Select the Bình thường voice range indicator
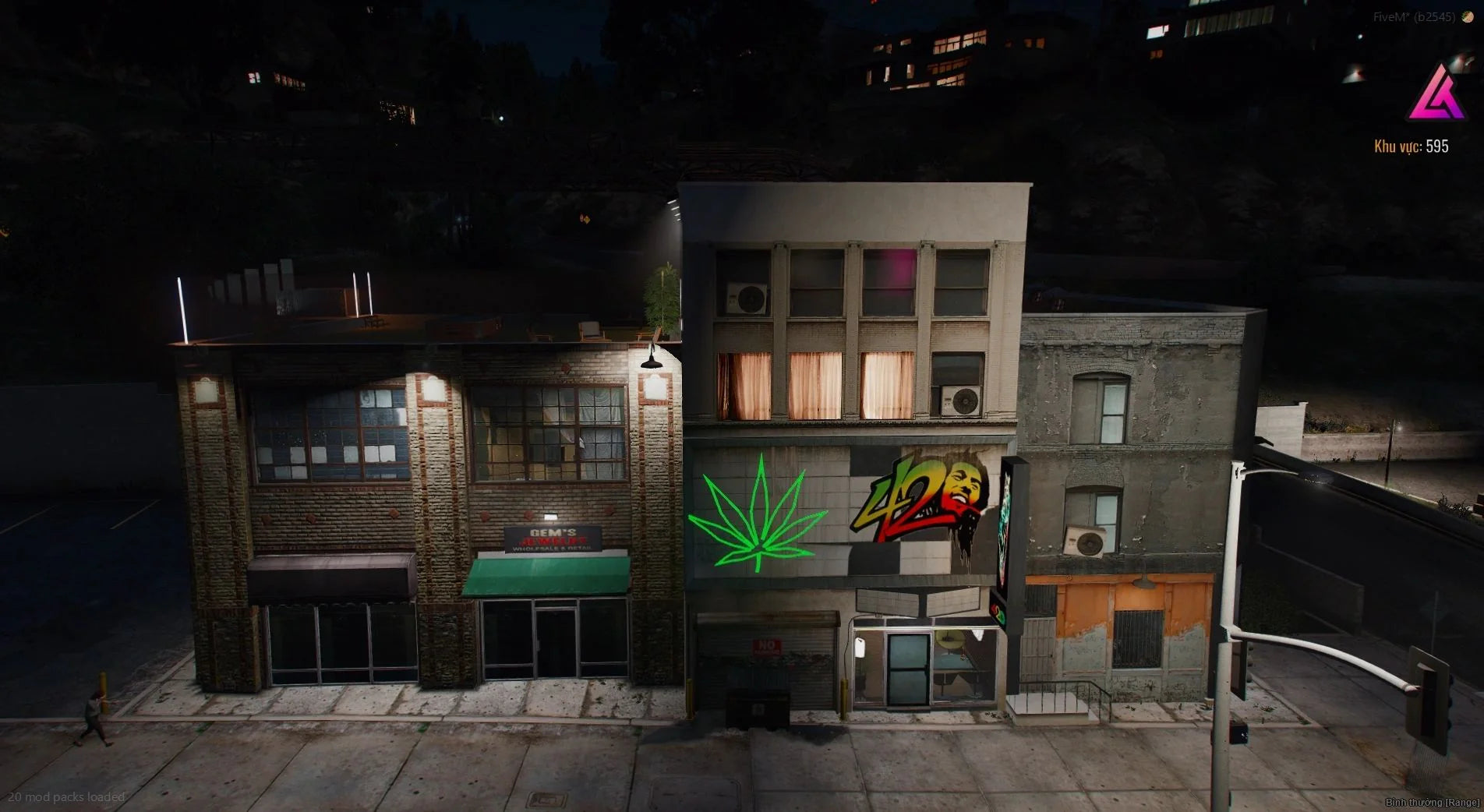The height and width of the screenshot is (812, 1484). coord(1432,802)
